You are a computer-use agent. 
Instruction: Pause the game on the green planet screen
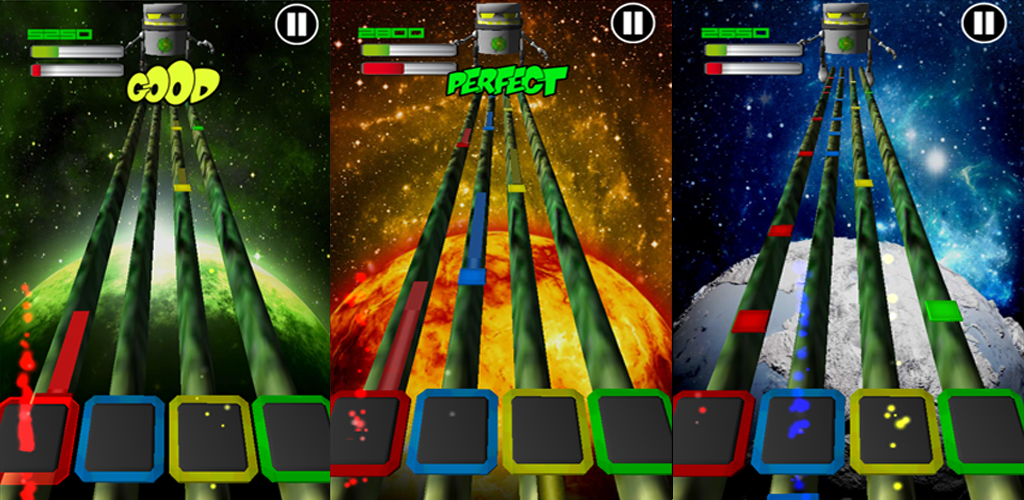[x=297, y=23]
